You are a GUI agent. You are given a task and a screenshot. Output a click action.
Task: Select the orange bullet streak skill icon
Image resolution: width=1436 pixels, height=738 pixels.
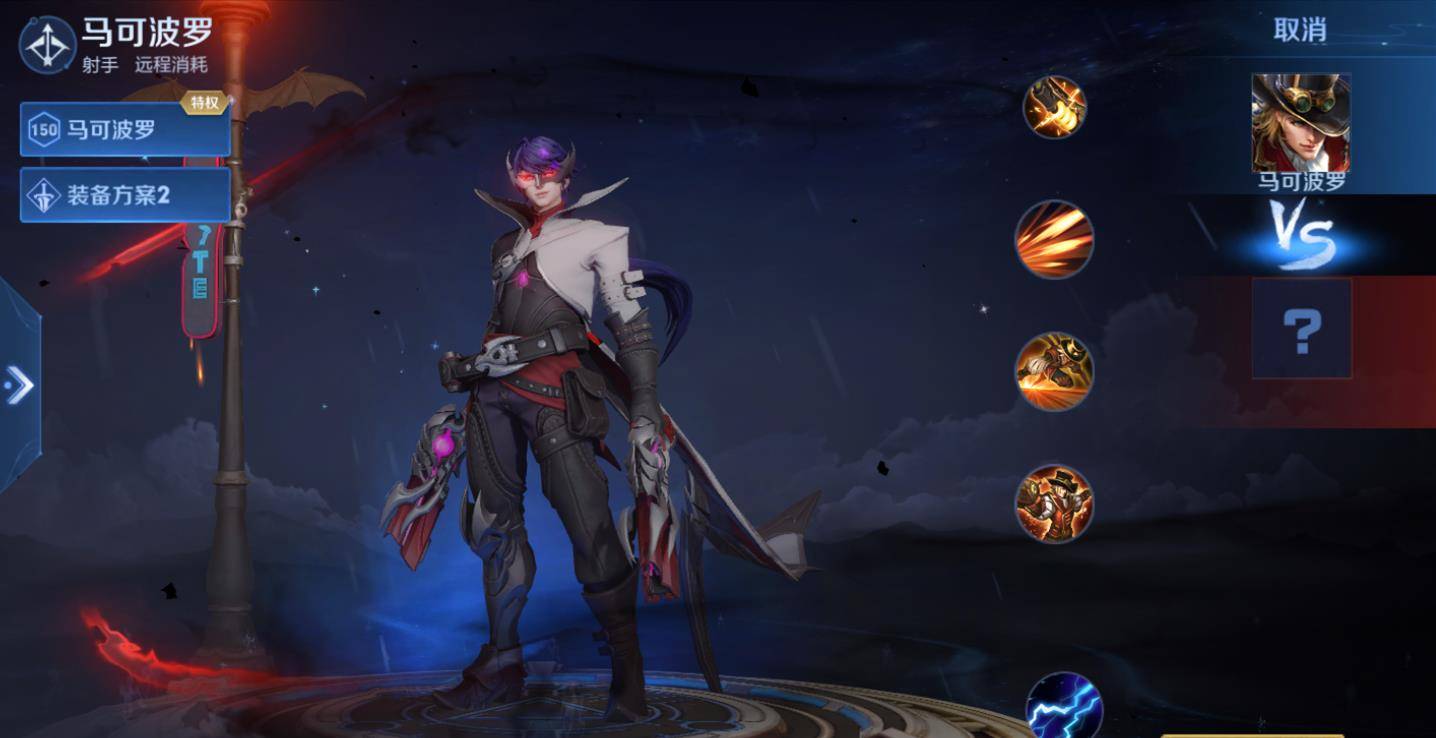tap(1054, 240)
